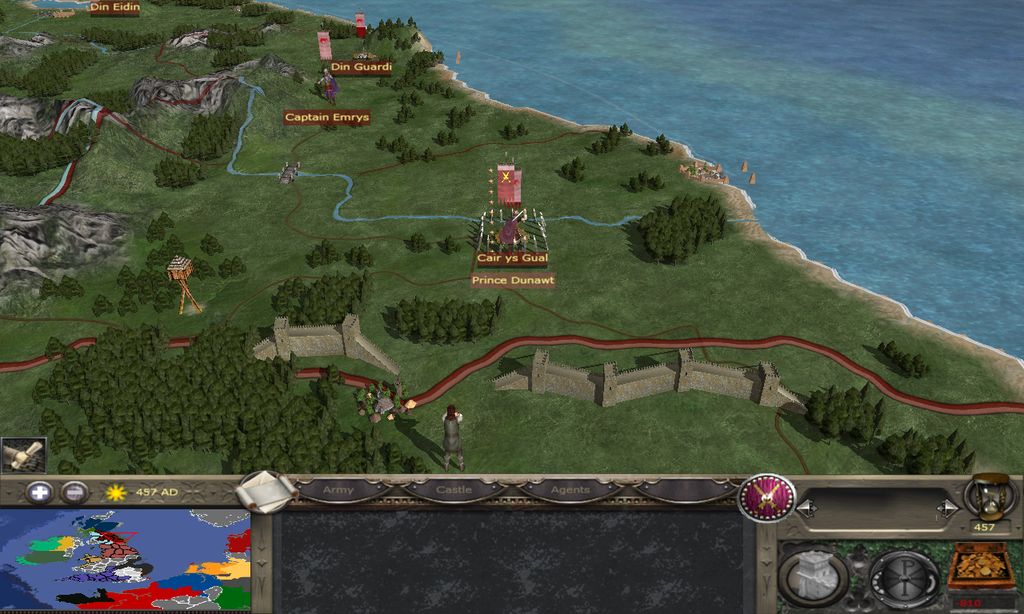Viewport: 1024px width, 614px height.
Task: Select previous item with left arrow
Action: coord(806,509)
